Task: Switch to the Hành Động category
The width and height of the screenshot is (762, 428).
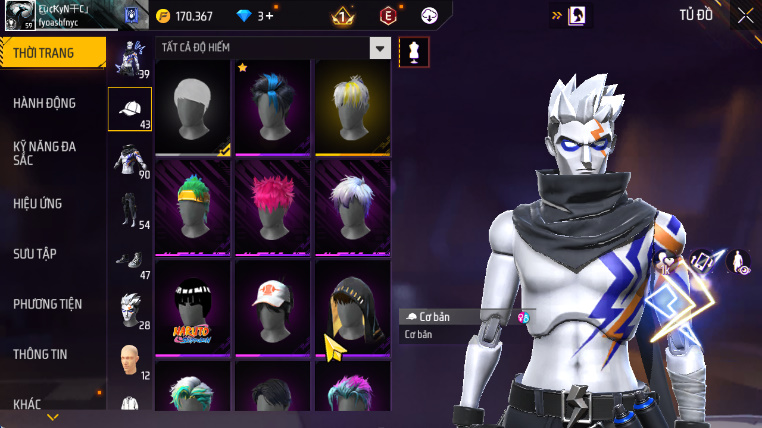Action: pyautogui.click(x=45, y=103)
